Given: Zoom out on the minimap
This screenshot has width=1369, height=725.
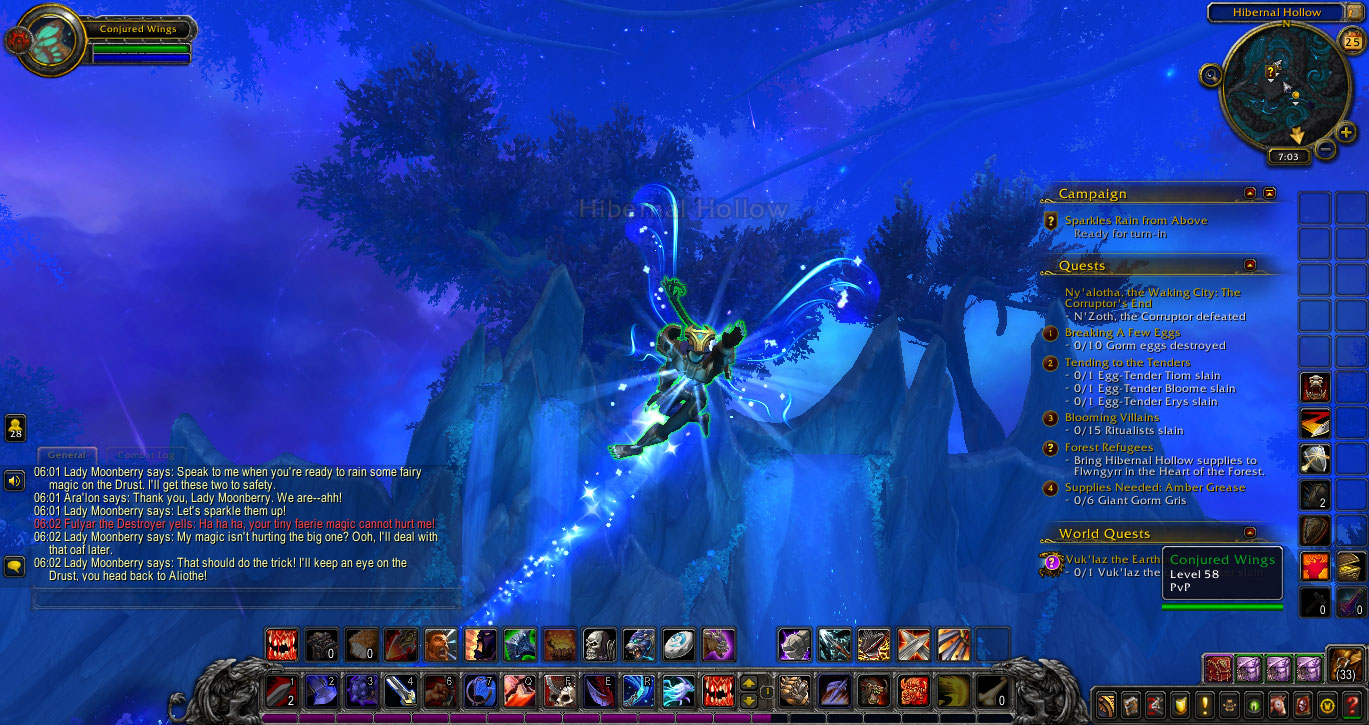Looking at the screenshot, I should tap(1325, 150).
